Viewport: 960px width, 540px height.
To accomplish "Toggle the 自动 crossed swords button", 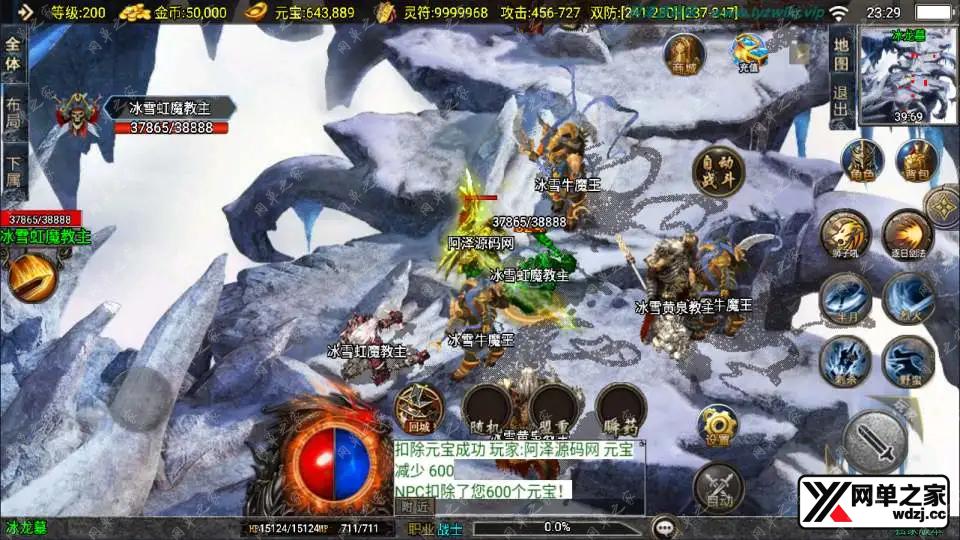I will pos(717,485).
